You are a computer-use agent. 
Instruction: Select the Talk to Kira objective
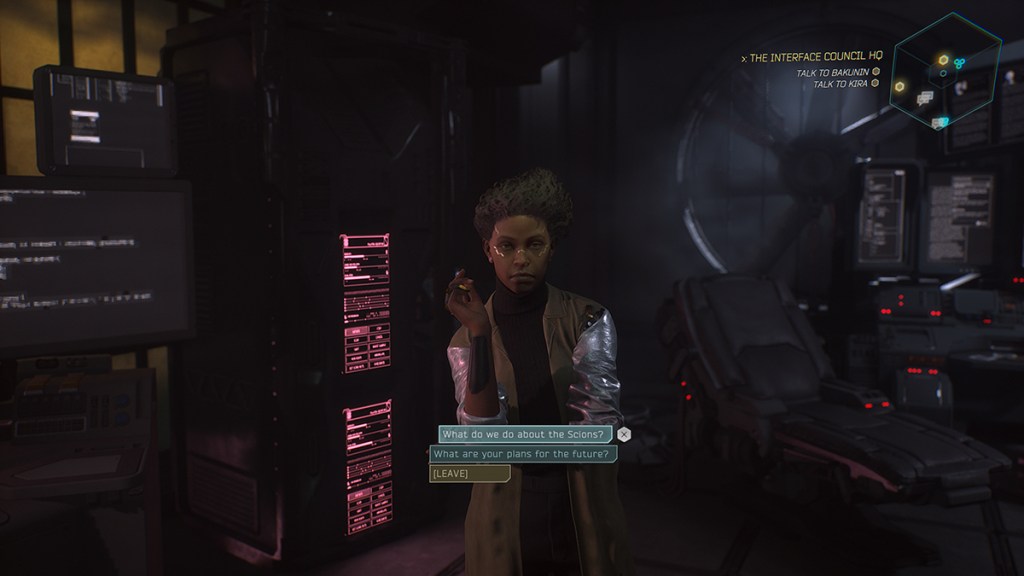coord(841,84)
